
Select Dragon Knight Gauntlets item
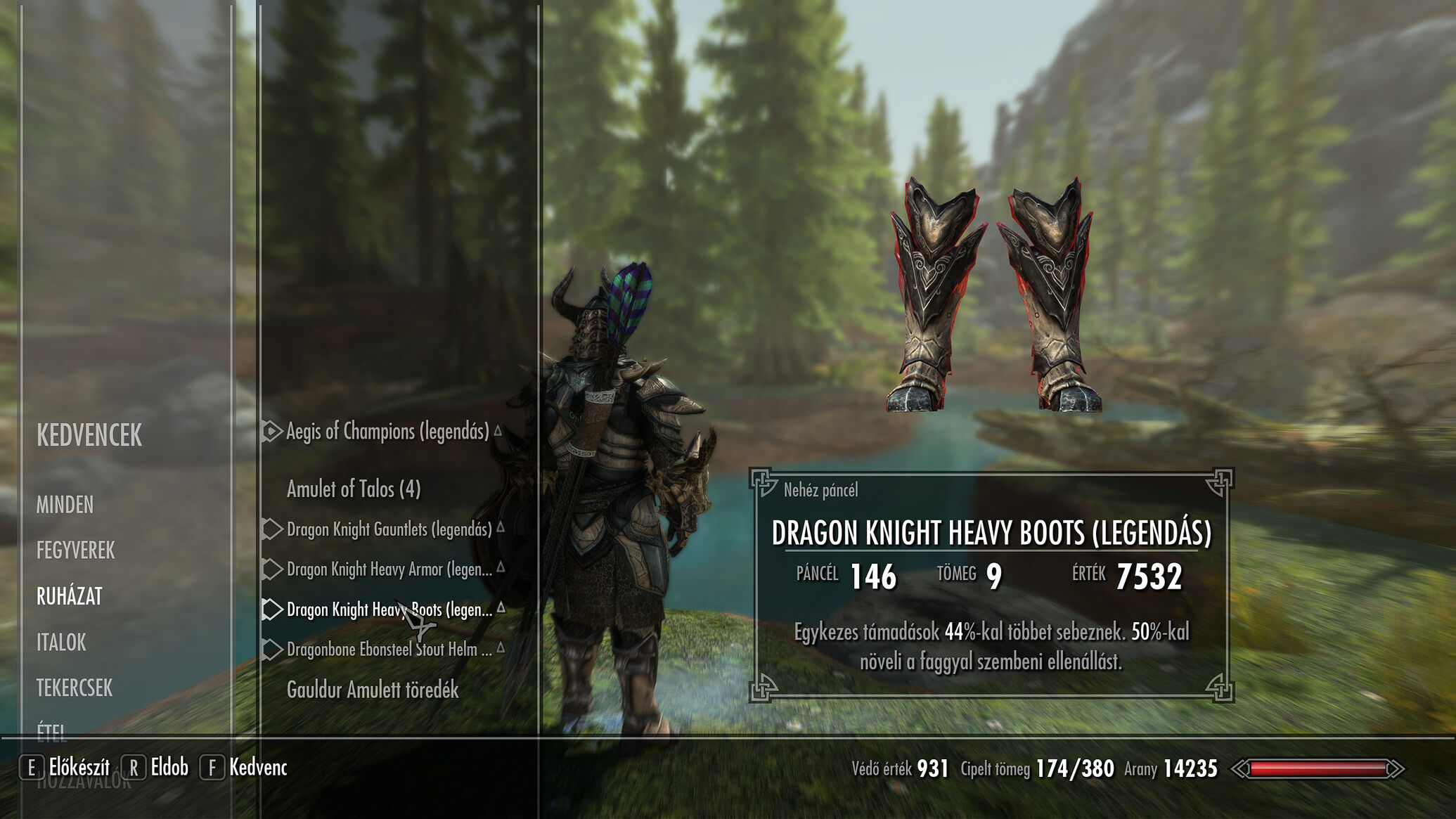point(389,529)
